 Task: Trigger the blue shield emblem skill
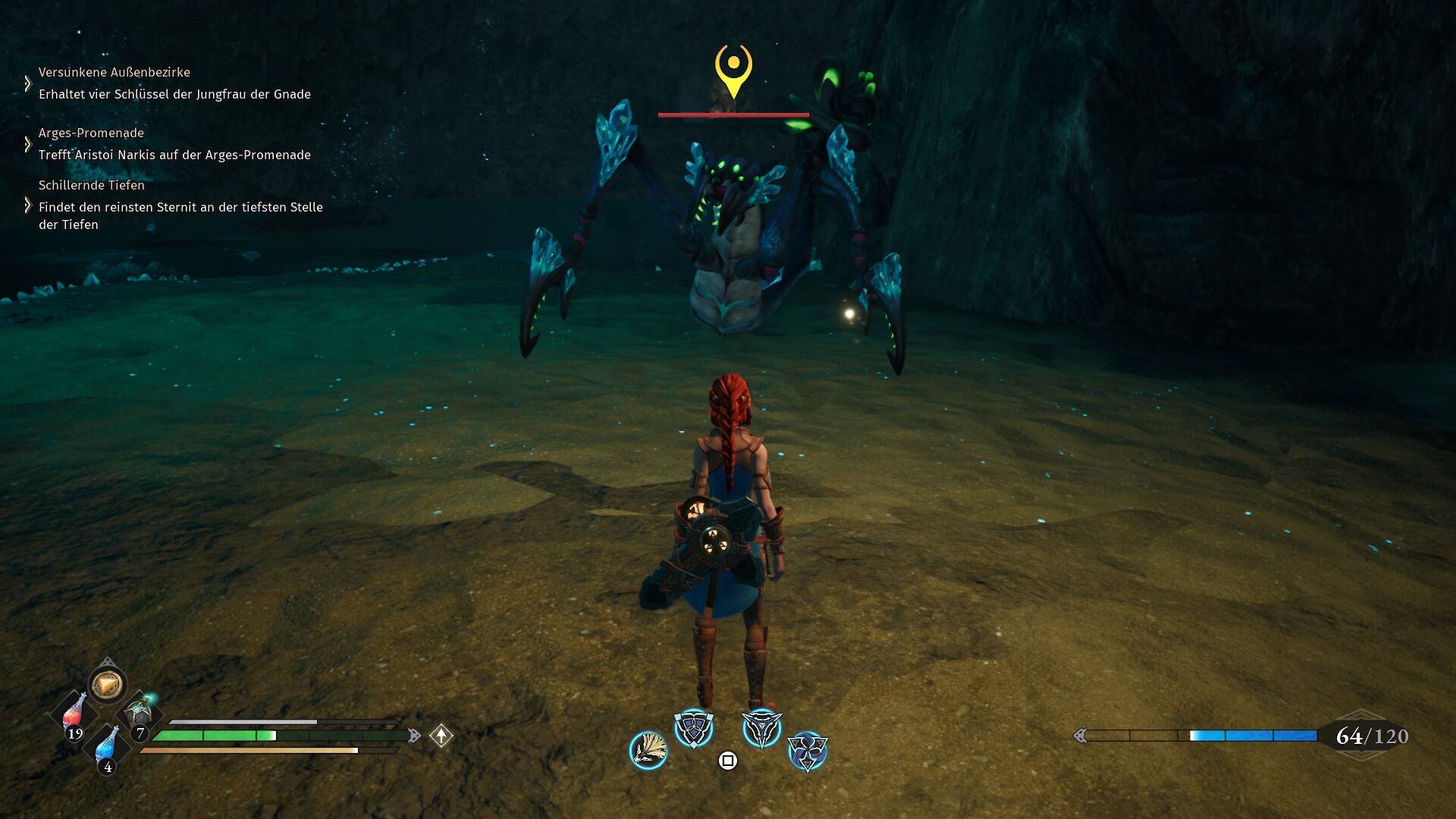click(x=694, y=729)
